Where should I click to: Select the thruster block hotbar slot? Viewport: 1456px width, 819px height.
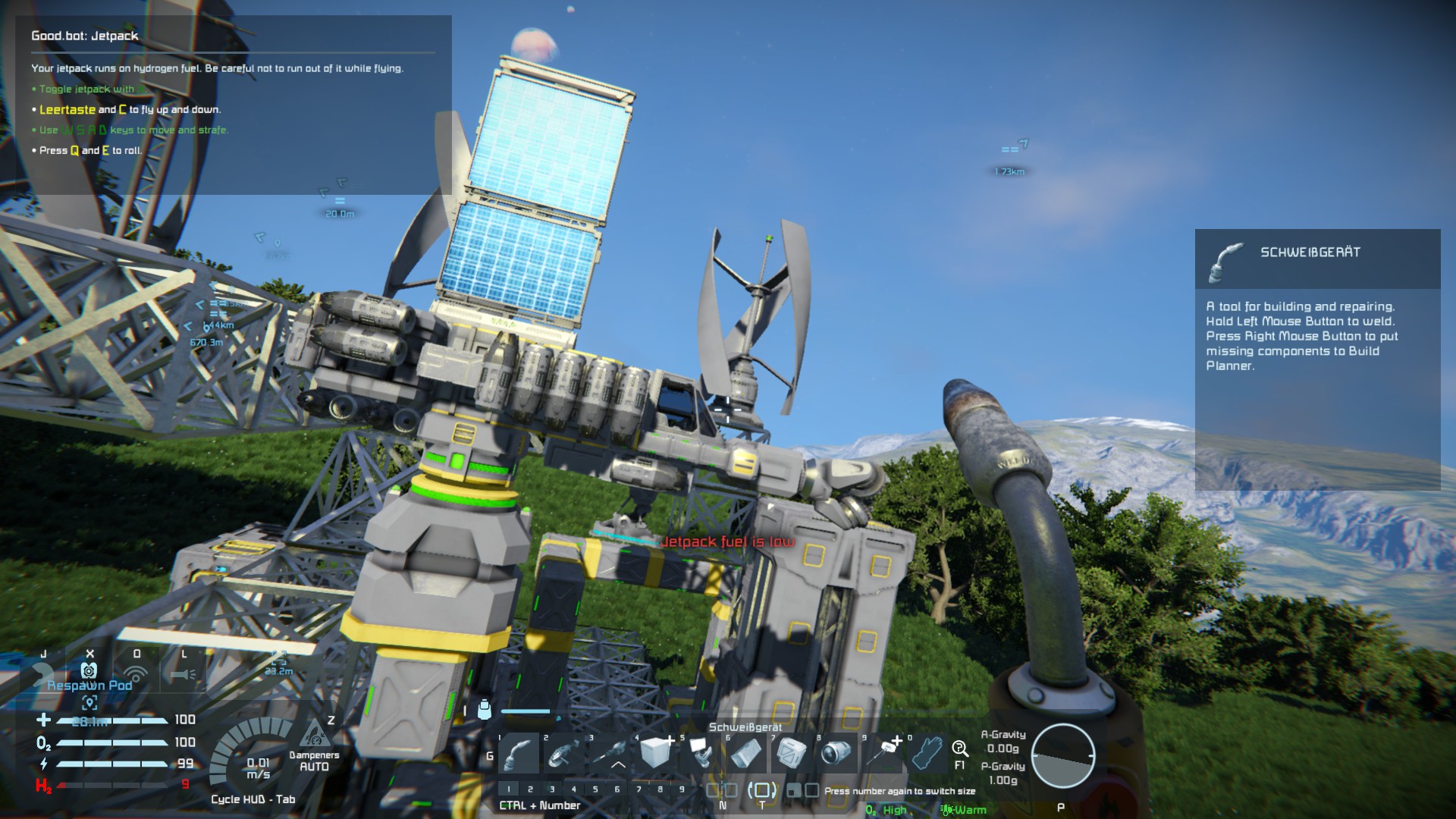837,753
